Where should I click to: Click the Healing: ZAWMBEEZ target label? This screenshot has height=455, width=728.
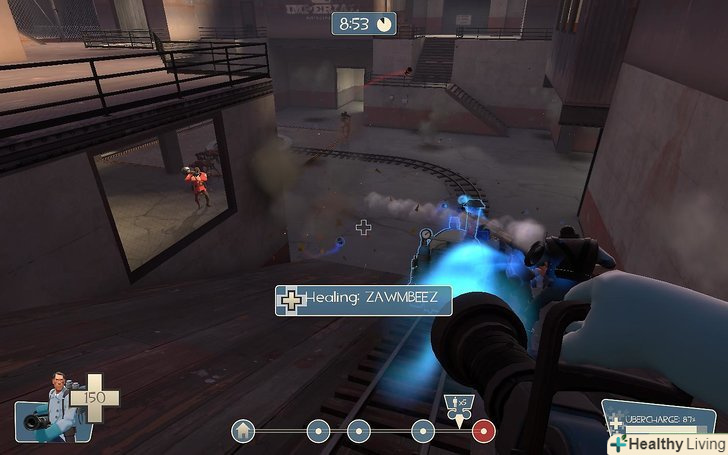pos(364,299)
